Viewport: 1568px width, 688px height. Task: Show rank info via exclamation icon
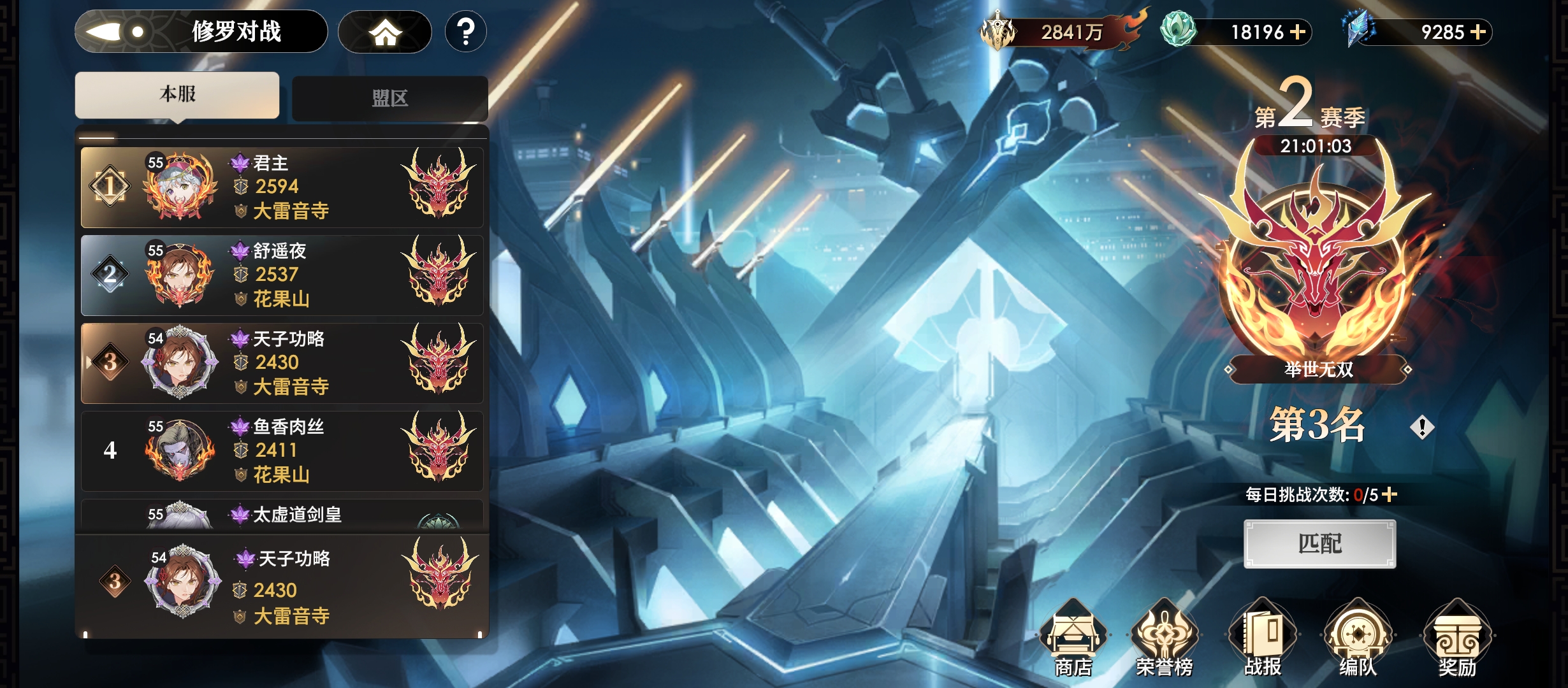(1422, 427)
